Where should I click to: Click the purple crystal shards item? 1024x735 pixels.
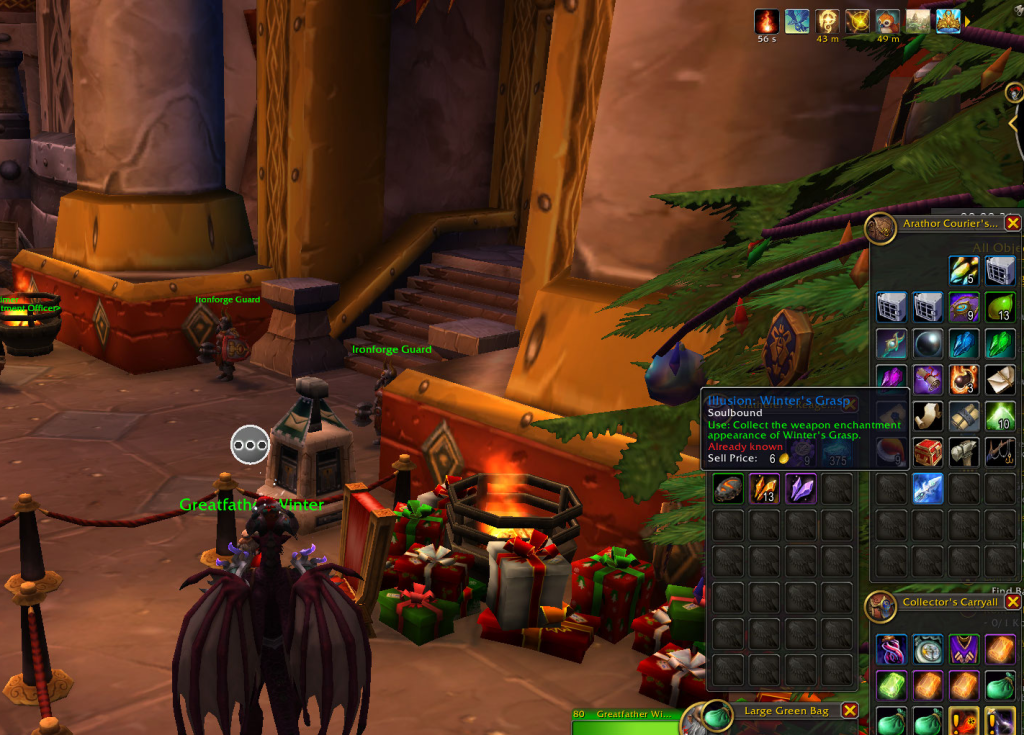[801, 488]
